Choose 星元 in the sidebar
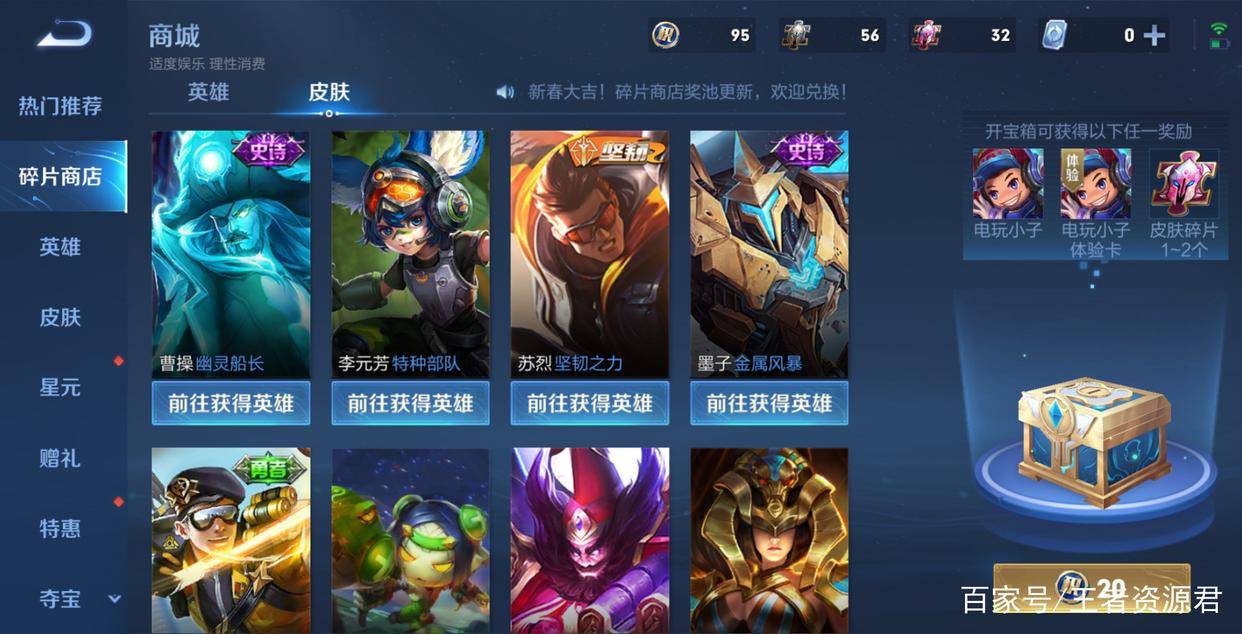 tap(60, 388)
